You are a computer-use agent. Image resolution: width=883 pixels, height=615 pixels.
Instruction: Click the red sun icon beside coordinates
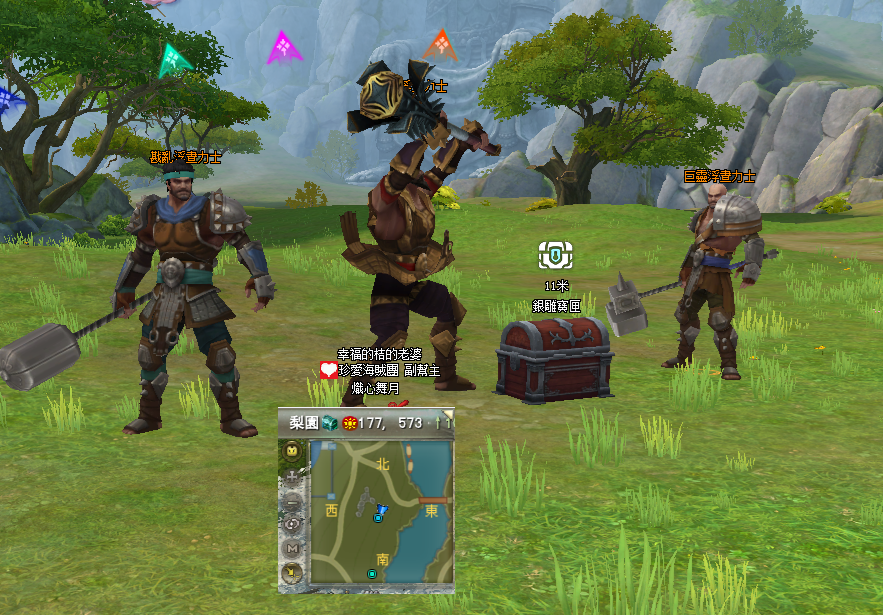349,423
